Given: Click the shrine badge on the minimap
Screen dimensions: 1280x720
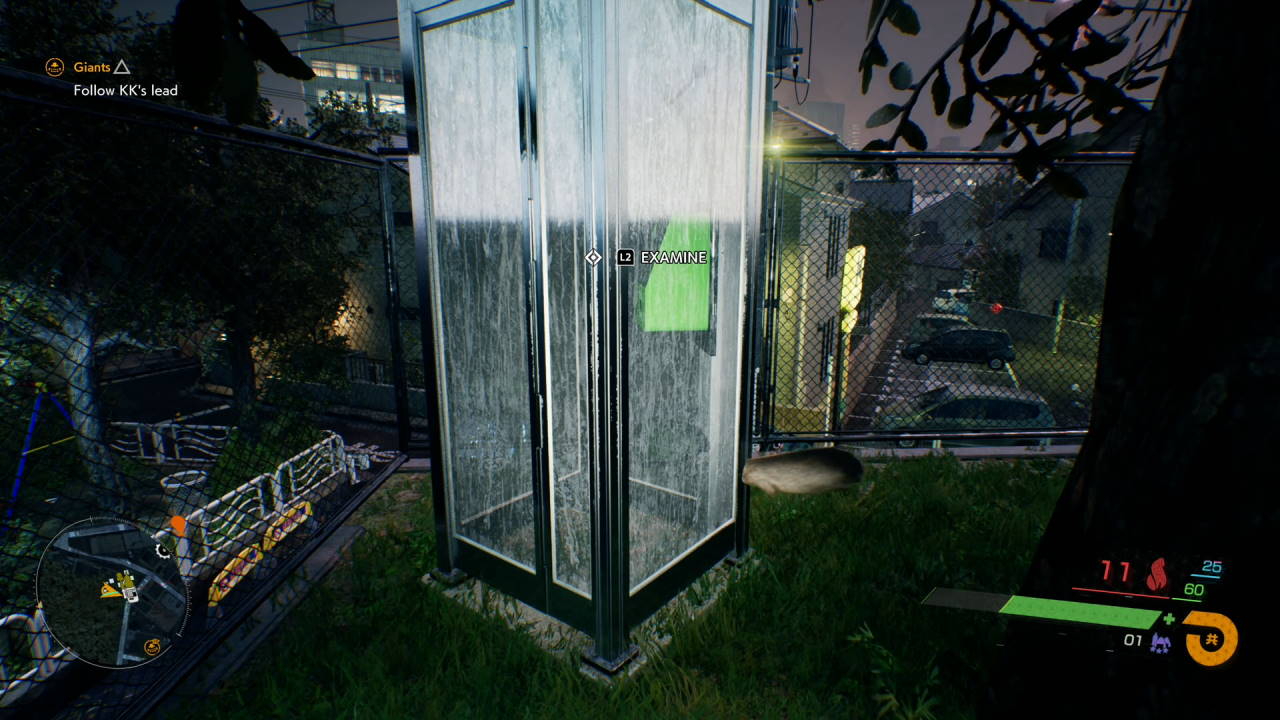Looking at the screenshot, I should click(152, 646).
